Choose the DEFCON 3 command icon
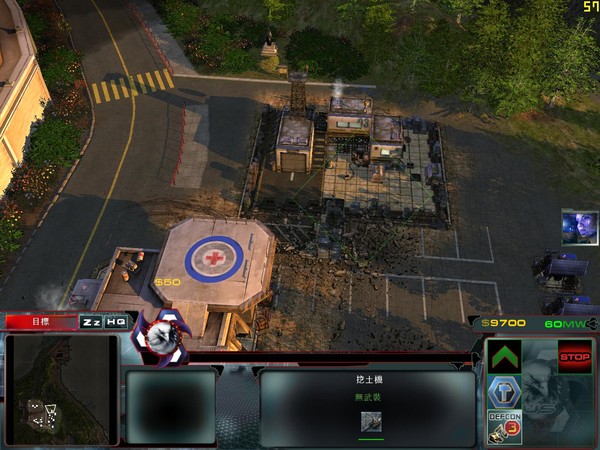600x450 pixels. point(504,426)
